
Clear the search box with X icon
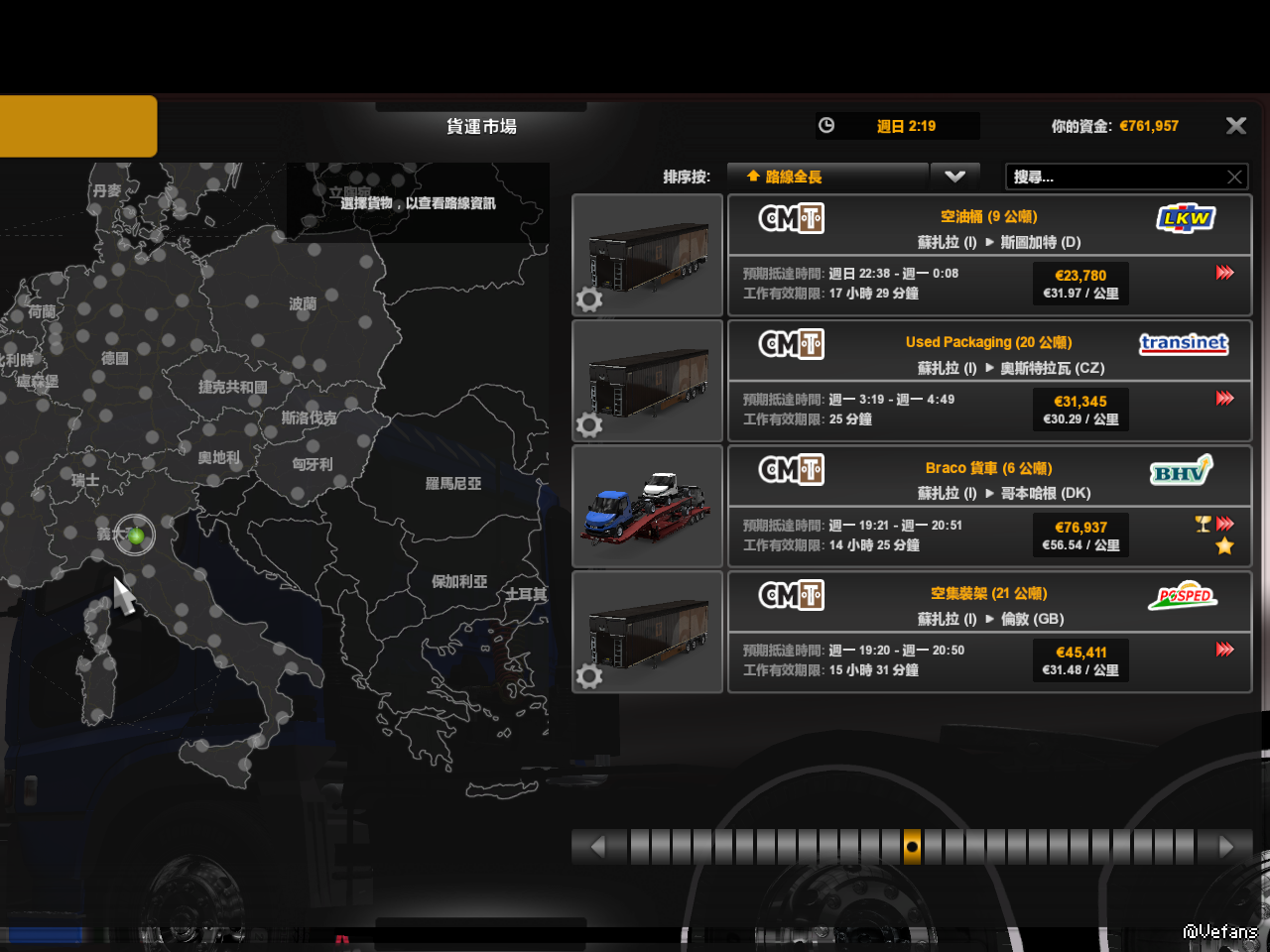[x=1234, y=177]
